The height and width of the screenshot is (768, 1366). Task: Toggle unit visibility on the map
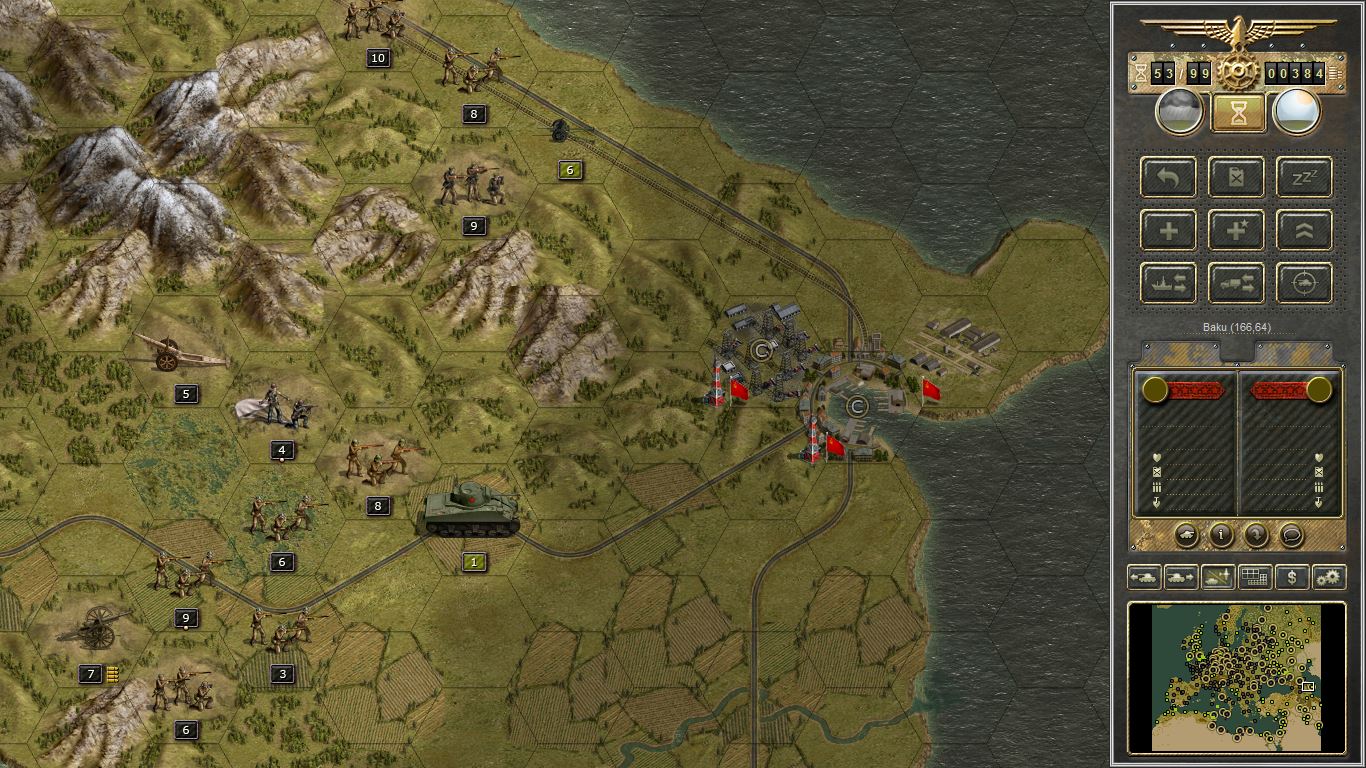(1216, 577)
